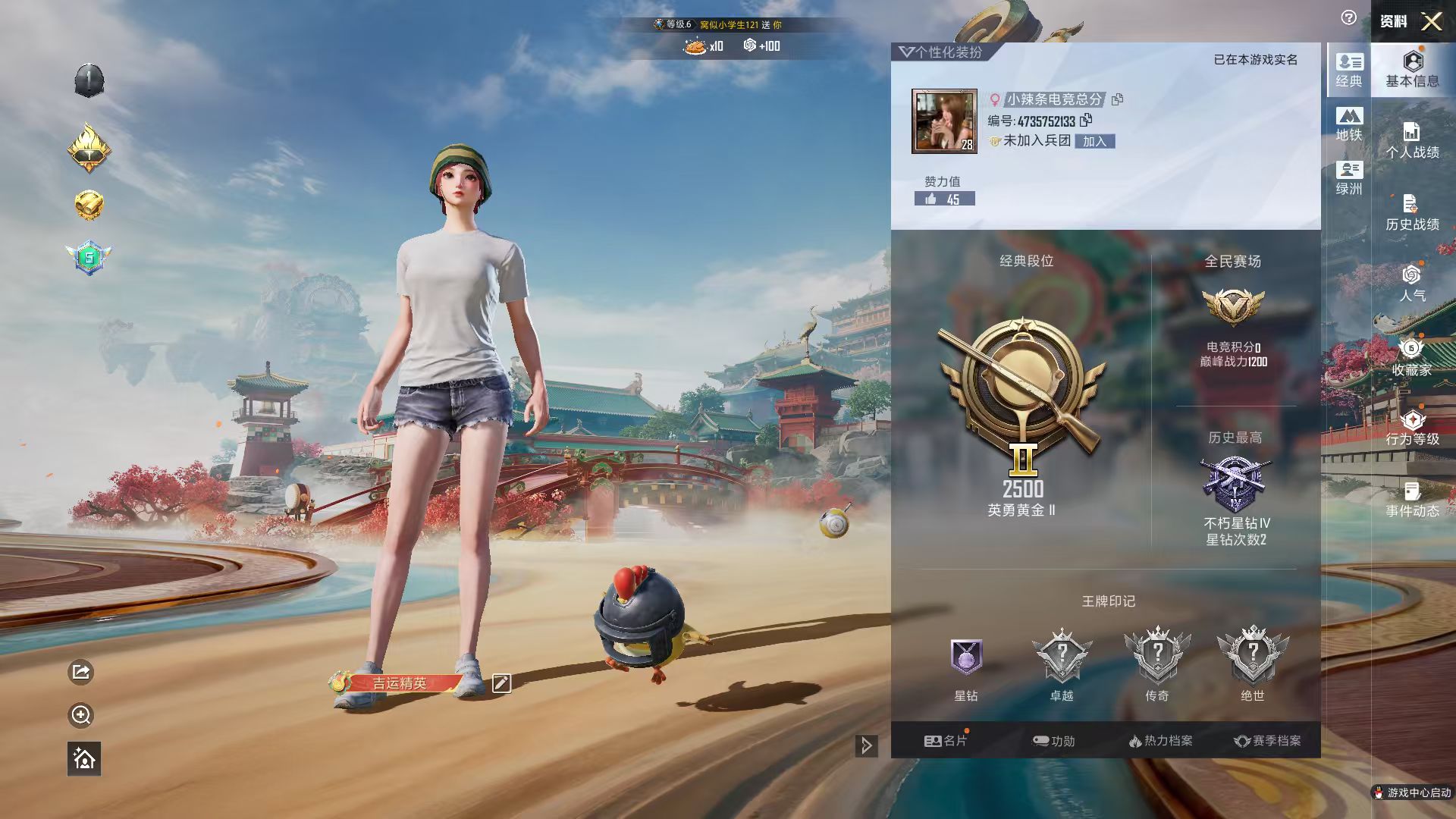
Task: Open the 个性化装扮 customization dropdown
Action: tap(940, 52)
